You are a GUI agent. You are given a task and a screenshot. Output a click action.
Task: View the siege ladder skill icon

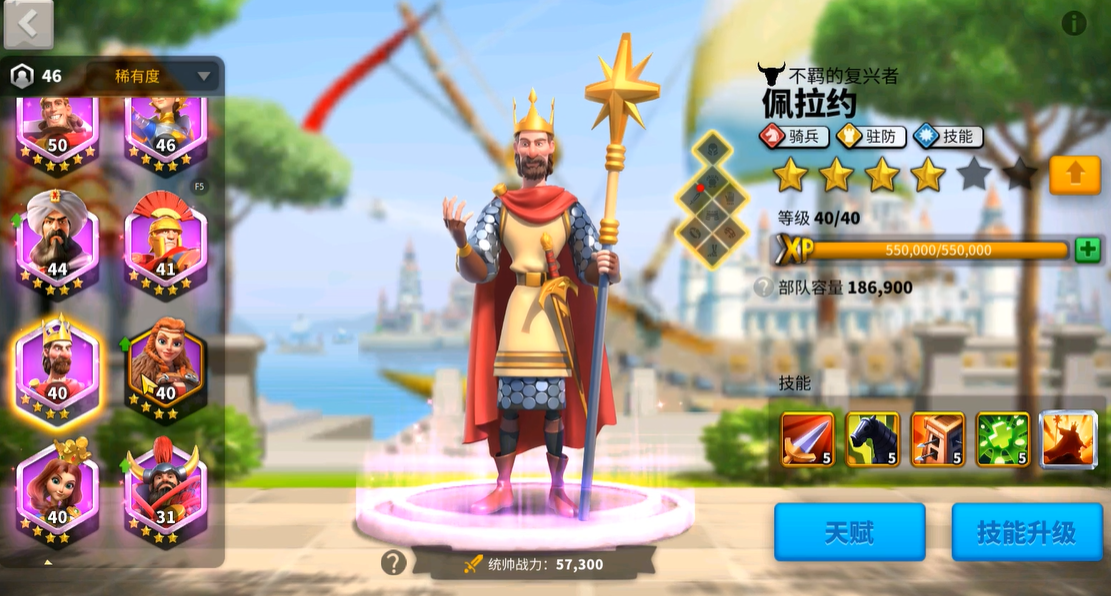click(x=937, y=439)
